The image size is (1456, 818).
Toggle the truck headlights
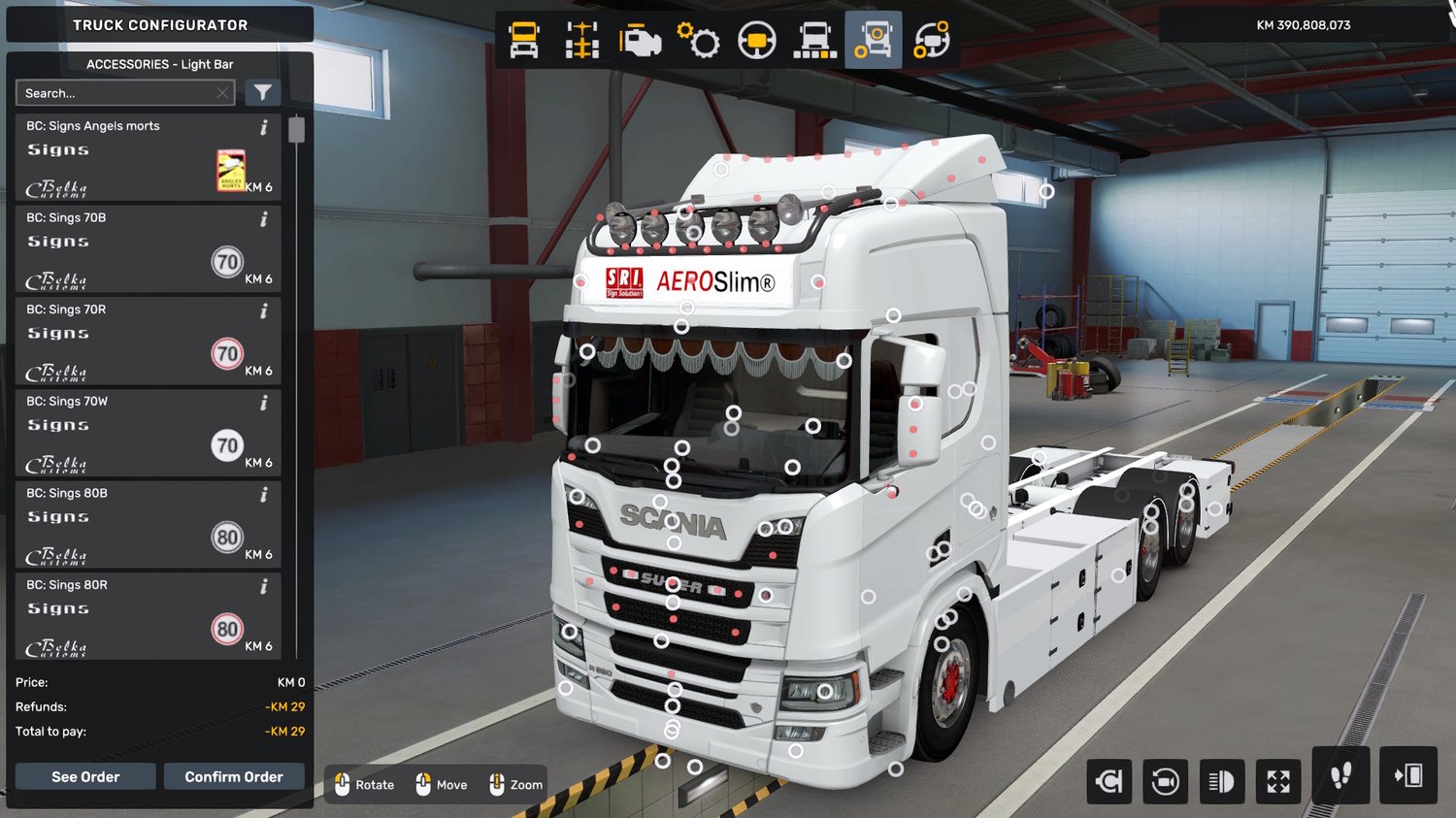click(x=1221, y=780)
